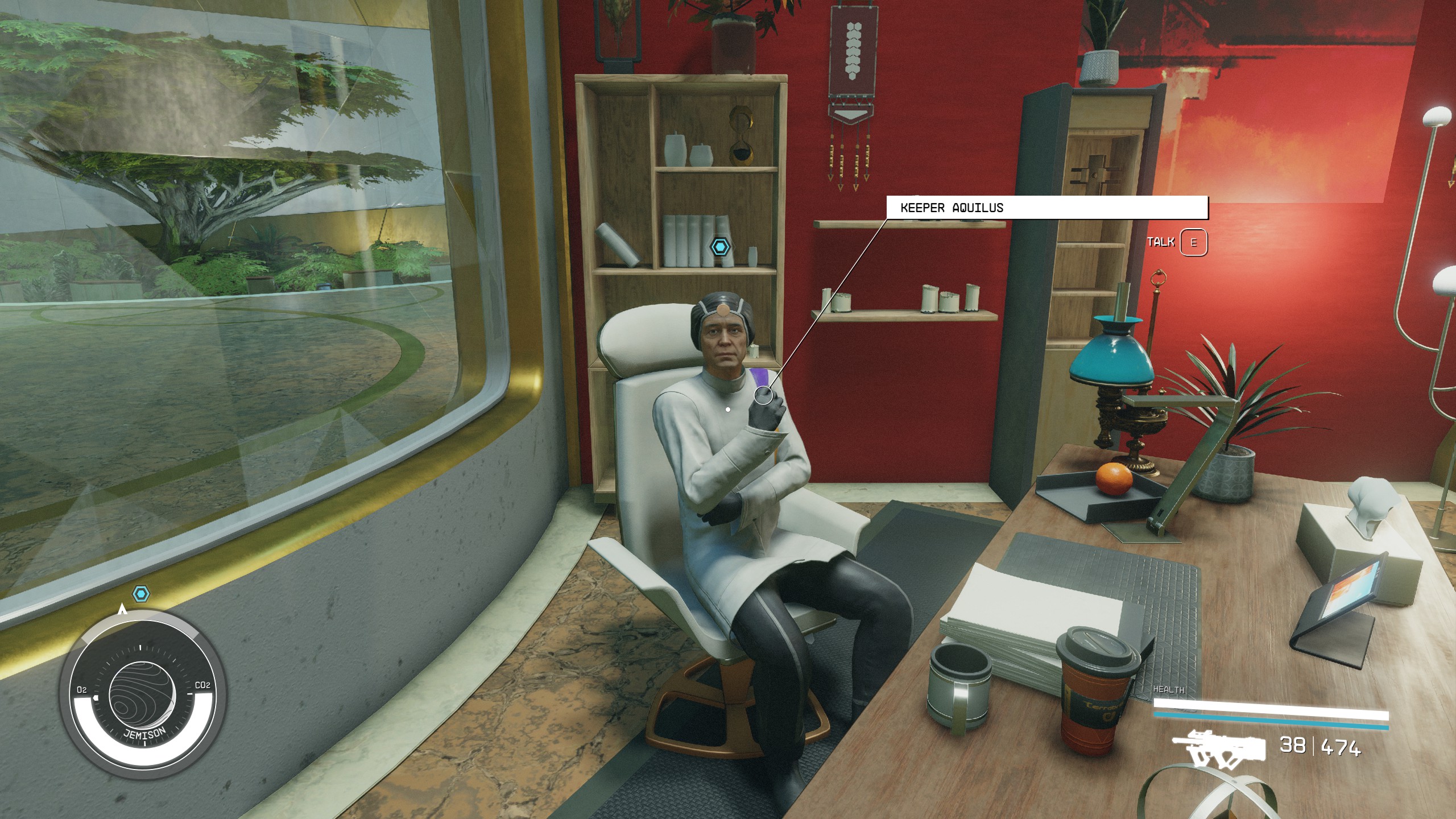Click the quest marker floating over the bookshelf
The image size is (1456, 819).
click(721, 247)
